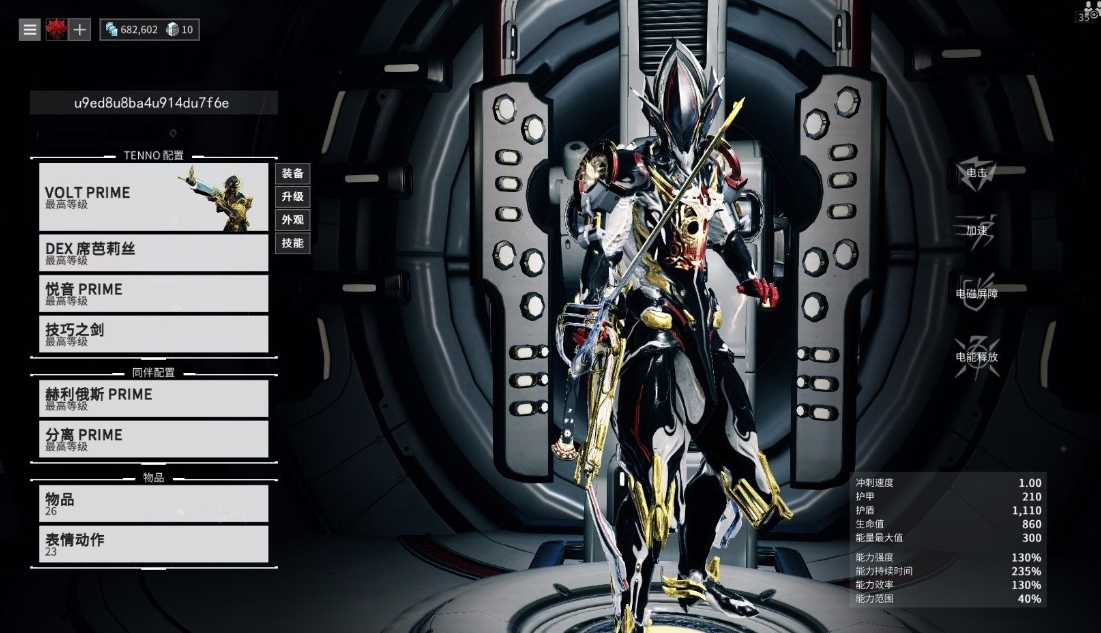Select the 电击 Shock ability icon
This screenshot has width=1101, height=633.
[976, 171]
